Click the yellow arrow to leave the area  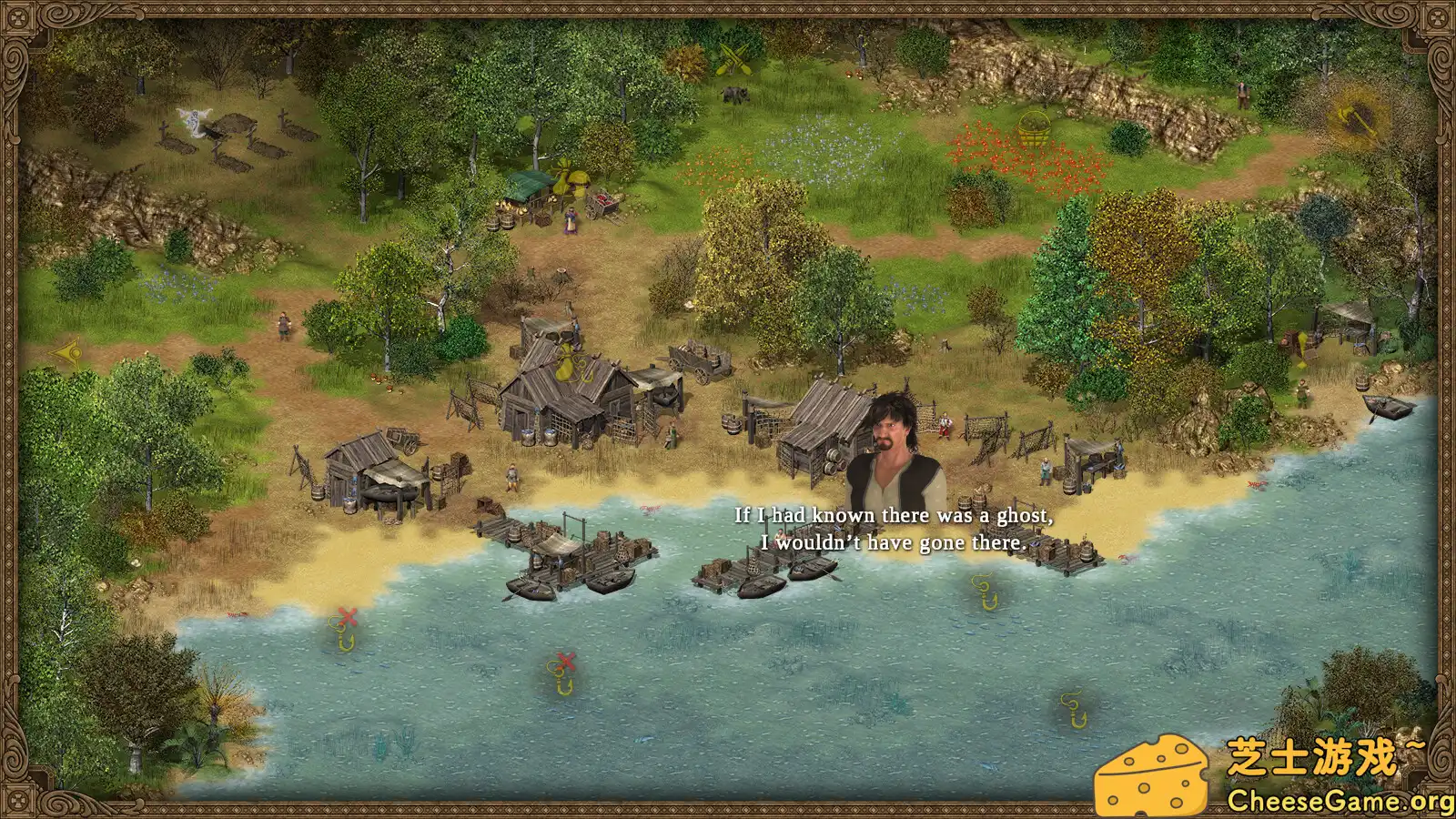tap(67, 352)
